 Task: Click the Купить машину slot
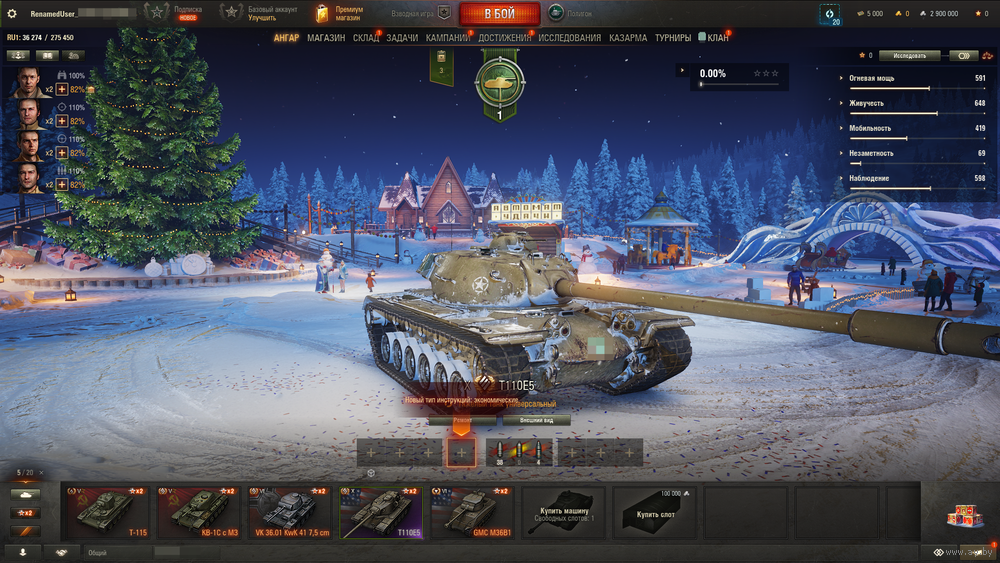[564, 511]
